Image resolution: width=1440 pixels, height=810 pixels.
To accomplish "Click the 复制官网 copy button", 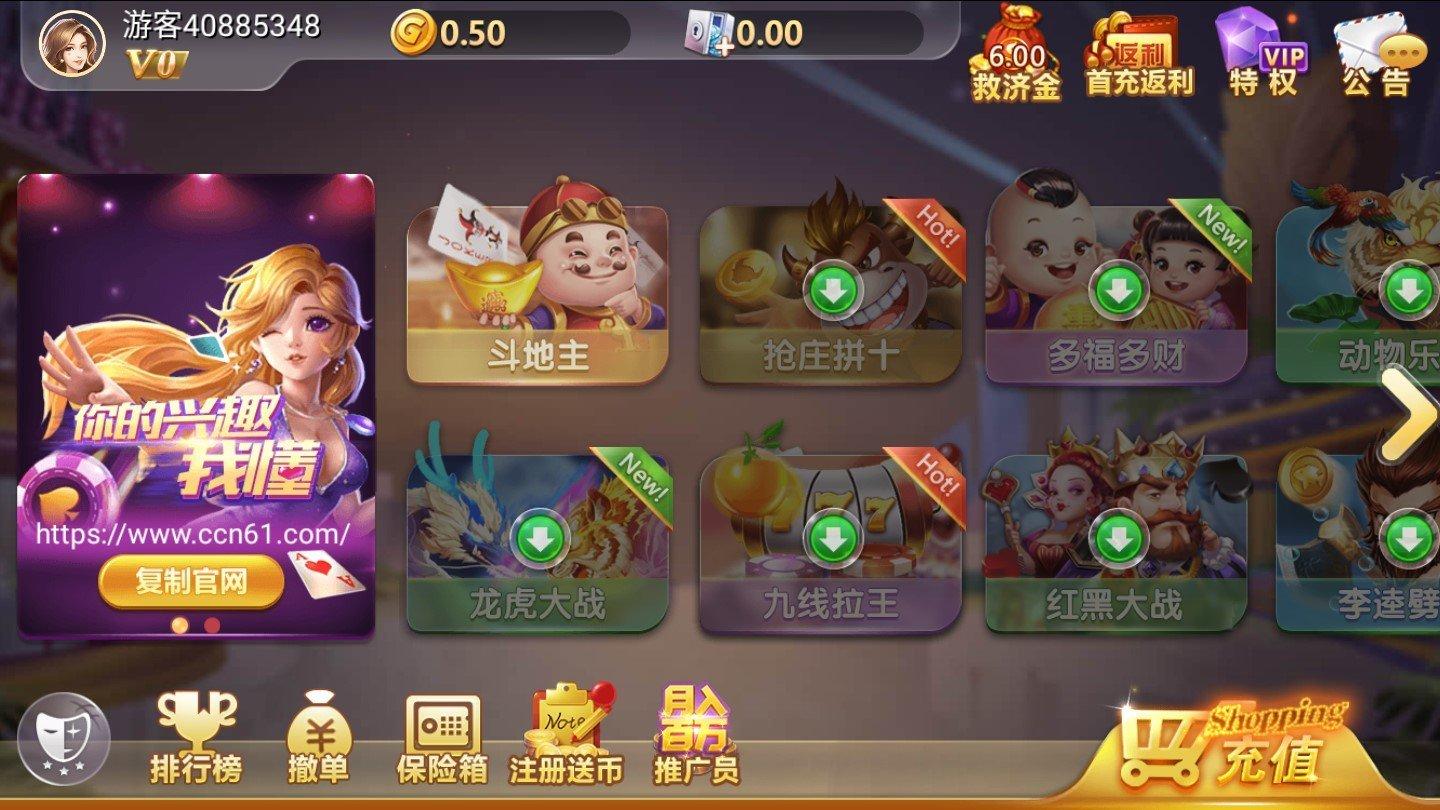I will [x=190, y=582].
